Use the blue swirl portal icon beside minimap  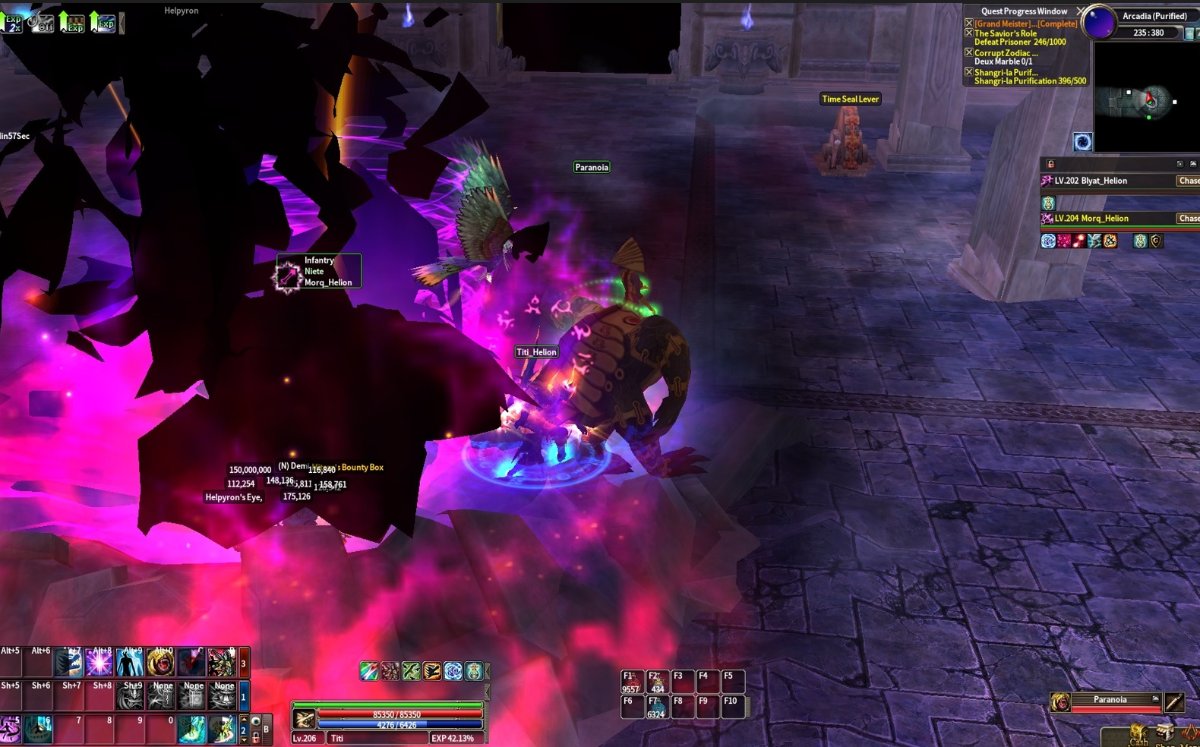click(x=1083, y=141)
